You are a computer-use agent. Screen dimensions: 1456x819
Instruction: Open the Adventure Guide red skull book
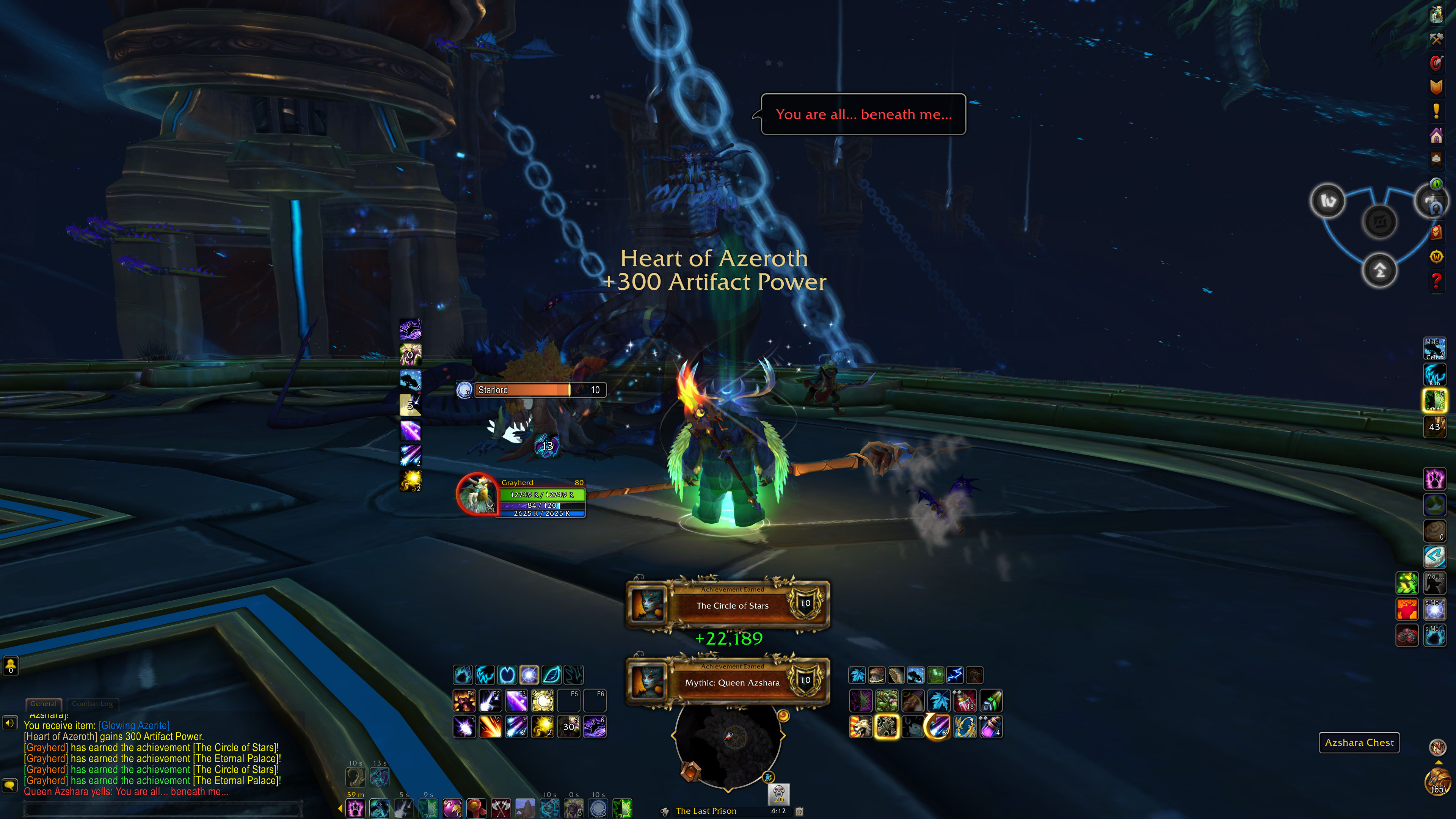pos(1436,232)
